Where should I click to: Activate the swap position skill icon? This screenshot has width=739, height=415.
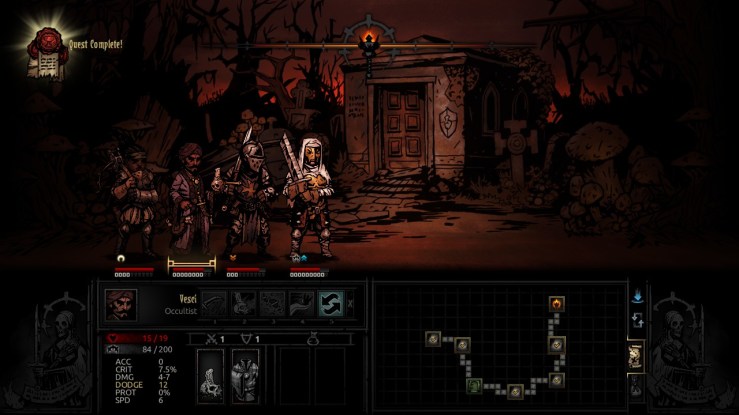point(330,303)
